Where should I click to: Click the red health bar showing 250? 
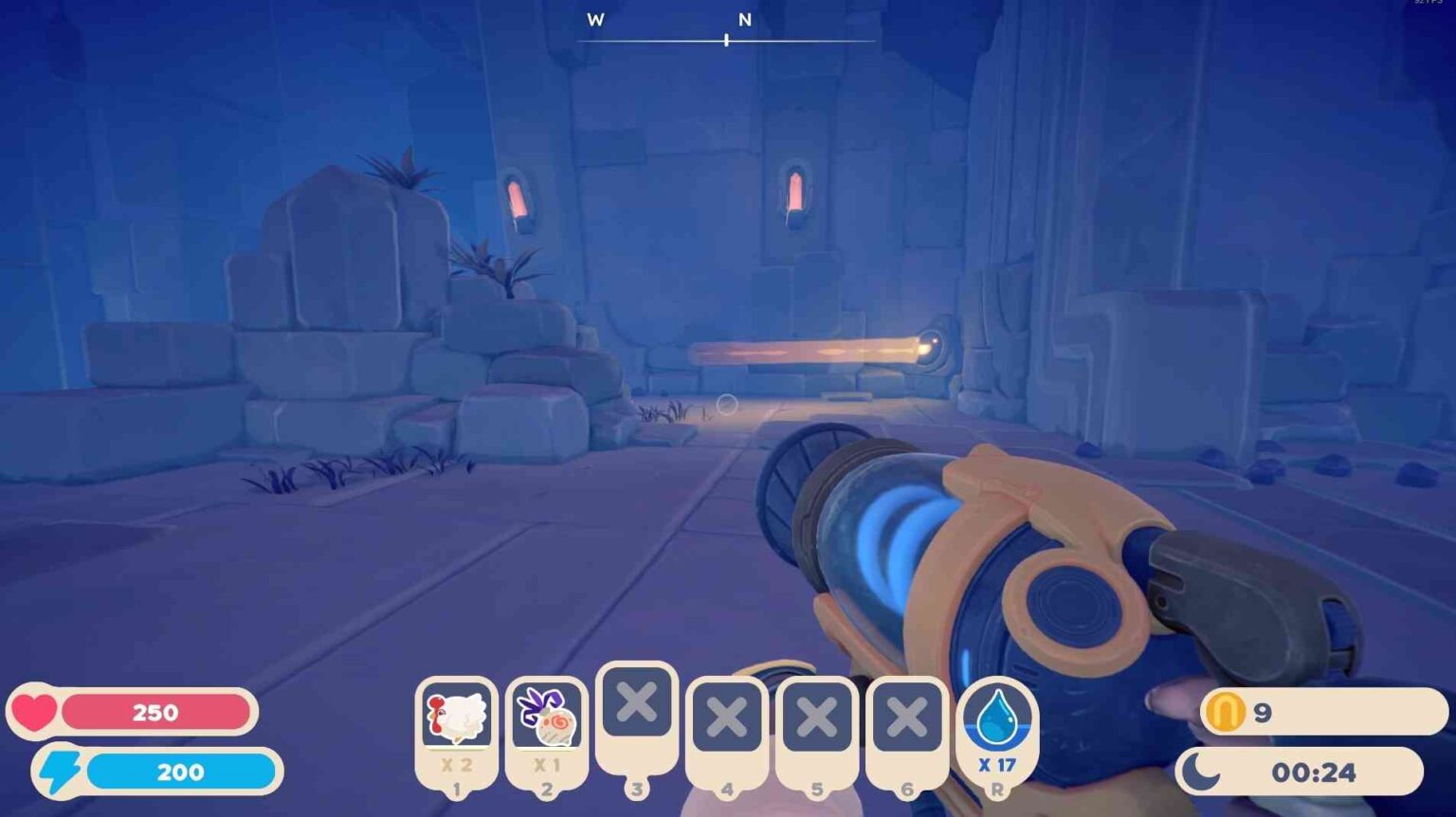click(156, 712)
